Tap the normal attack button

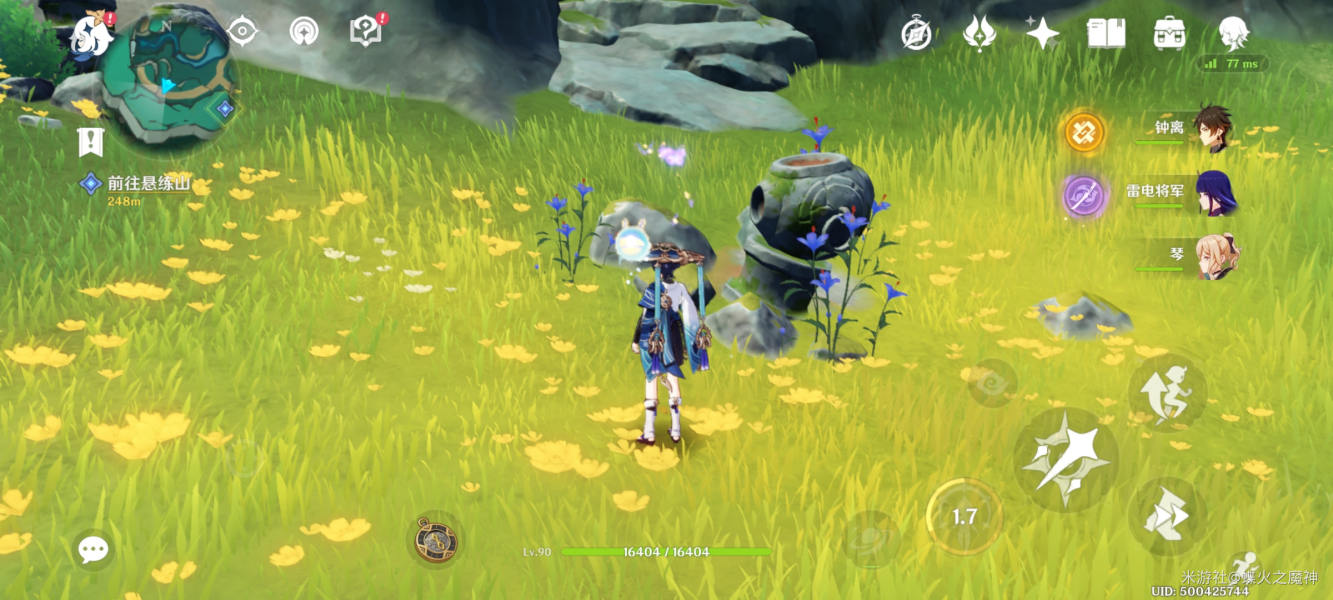pyautogui.click(x=1066, y=460)
